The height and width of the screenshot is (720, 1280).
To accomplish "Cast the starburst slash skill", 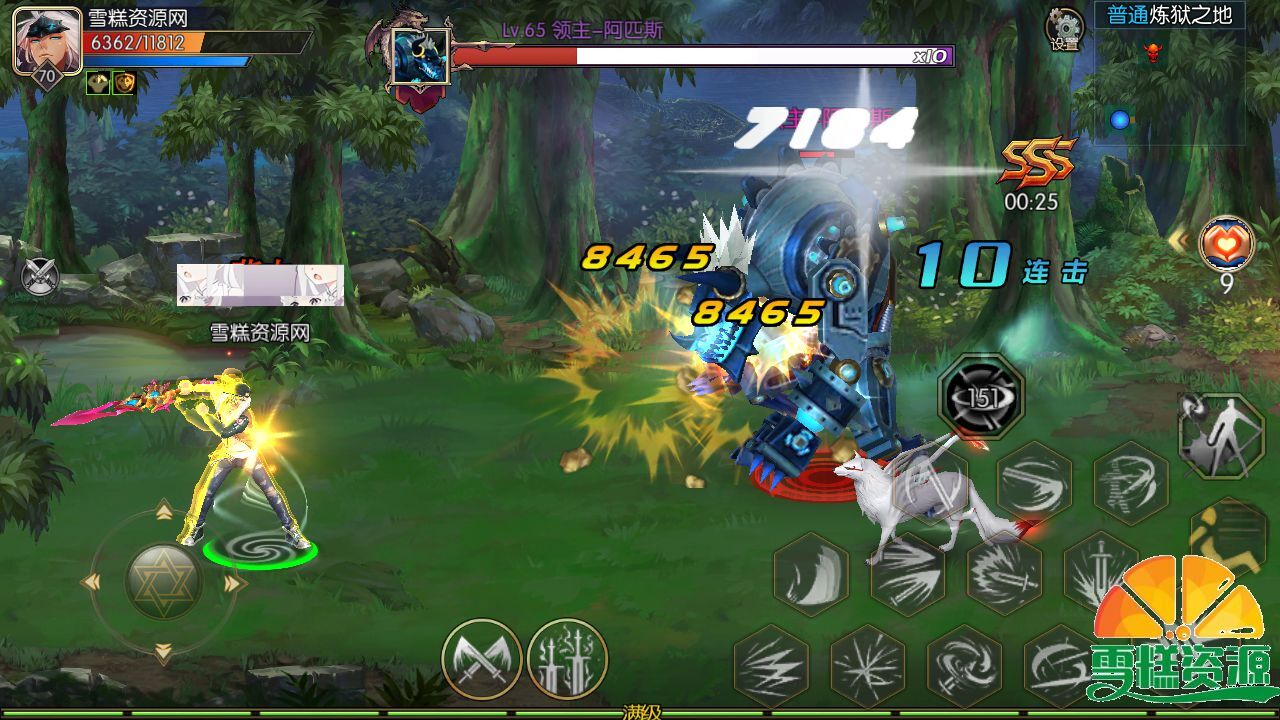I will pyautogui.click(x=867, y=665).
